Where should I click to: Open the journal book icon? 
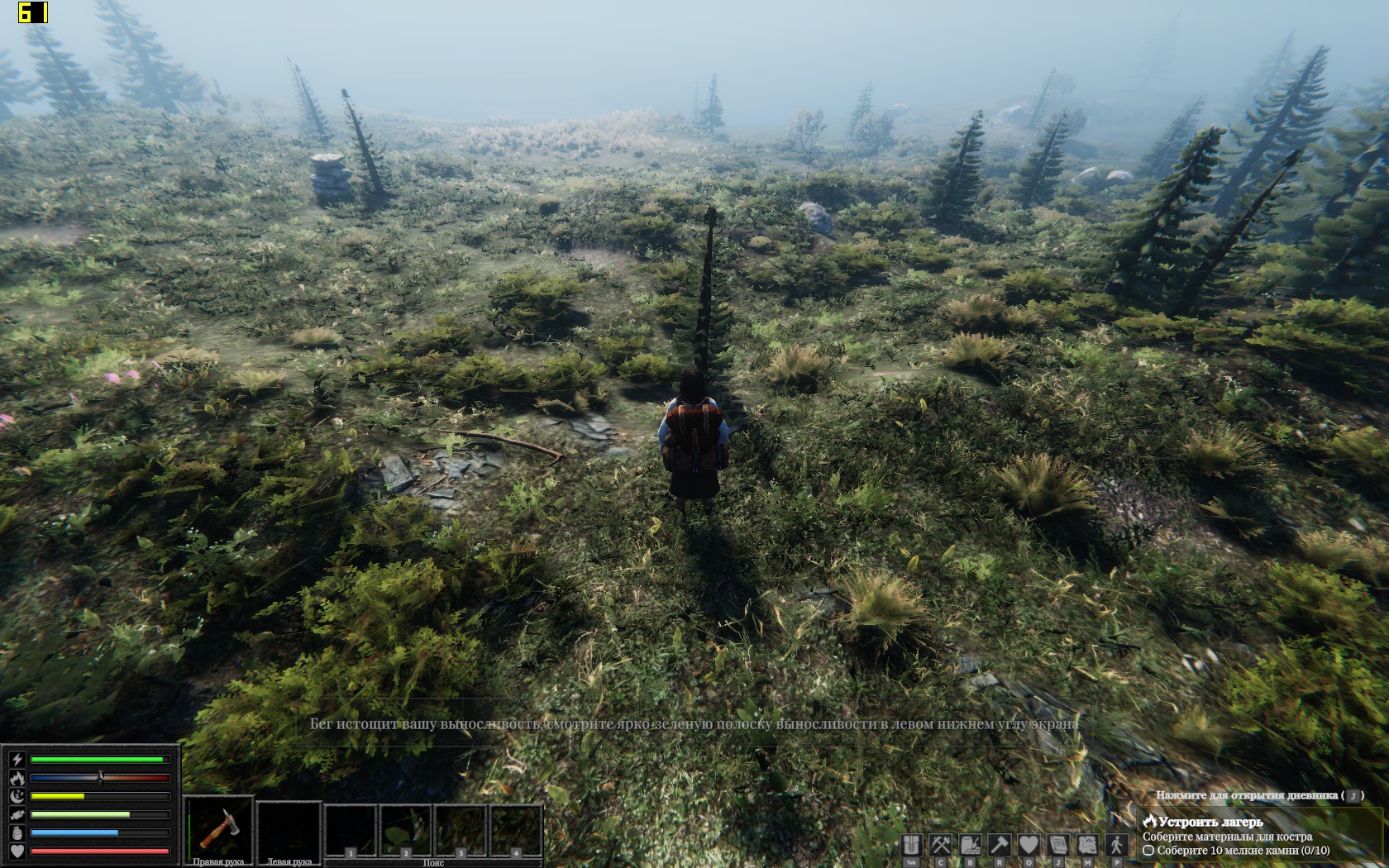pyautogui.click(x=1058, y=846)
